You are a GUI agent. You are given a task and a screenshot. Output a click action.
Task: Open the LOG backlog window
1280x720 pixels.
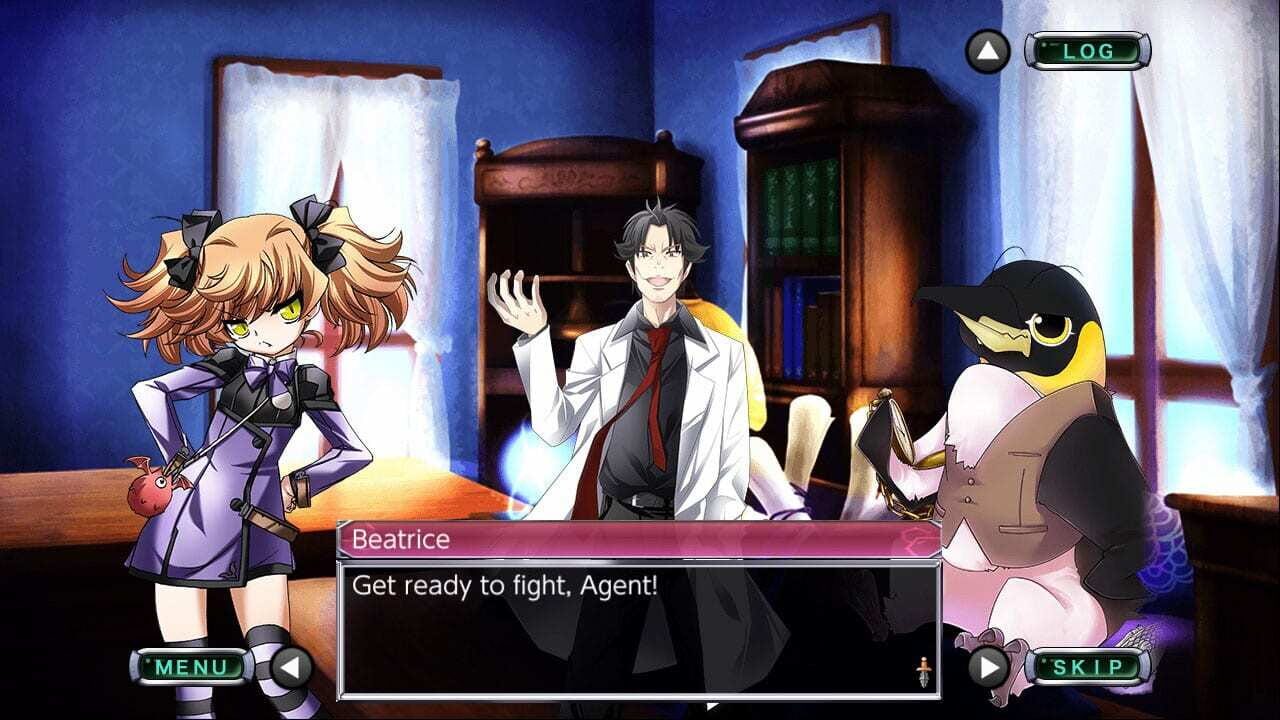click(x=1090, y=49)
